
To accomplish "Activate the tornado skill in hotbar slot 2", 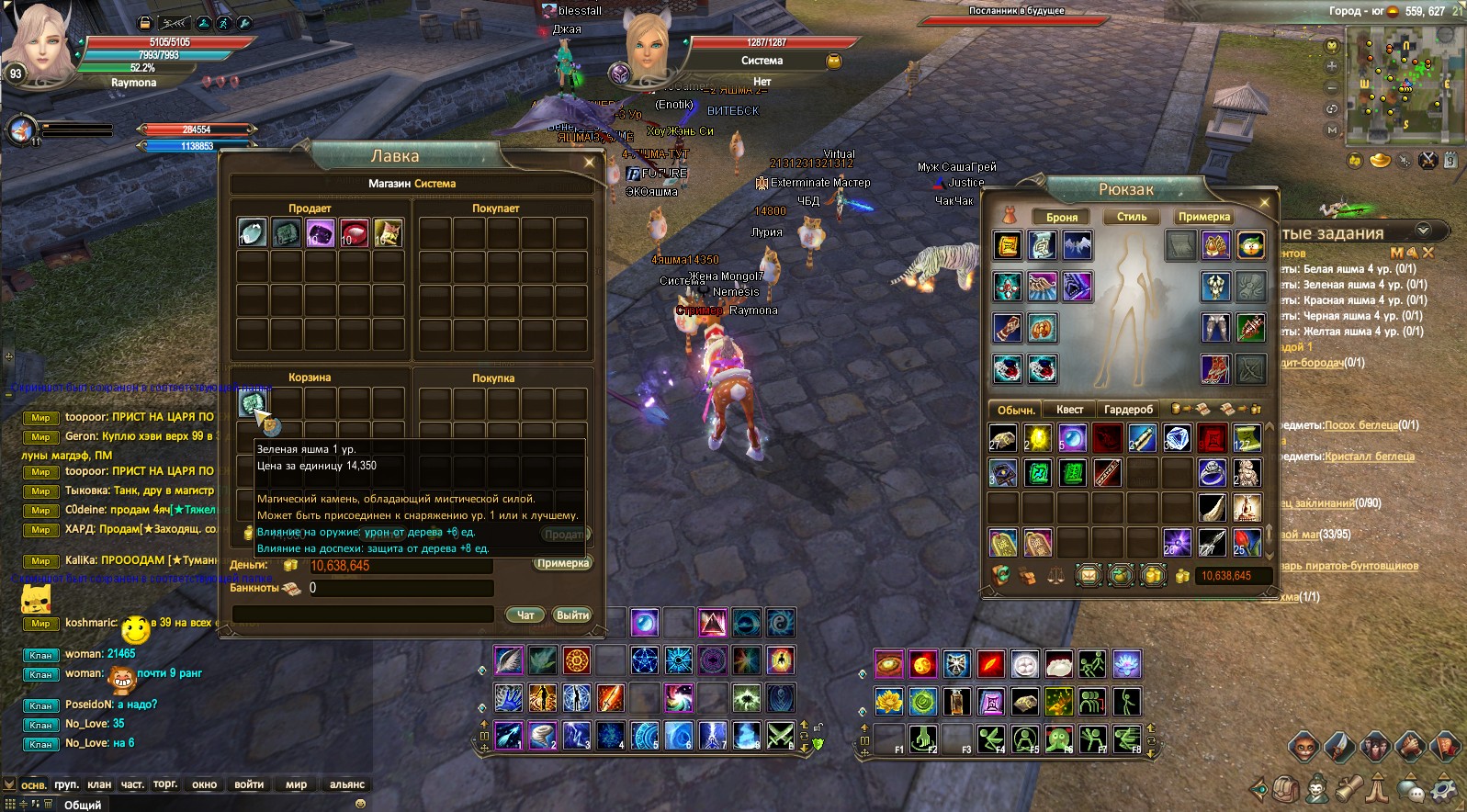I will 542,736.
